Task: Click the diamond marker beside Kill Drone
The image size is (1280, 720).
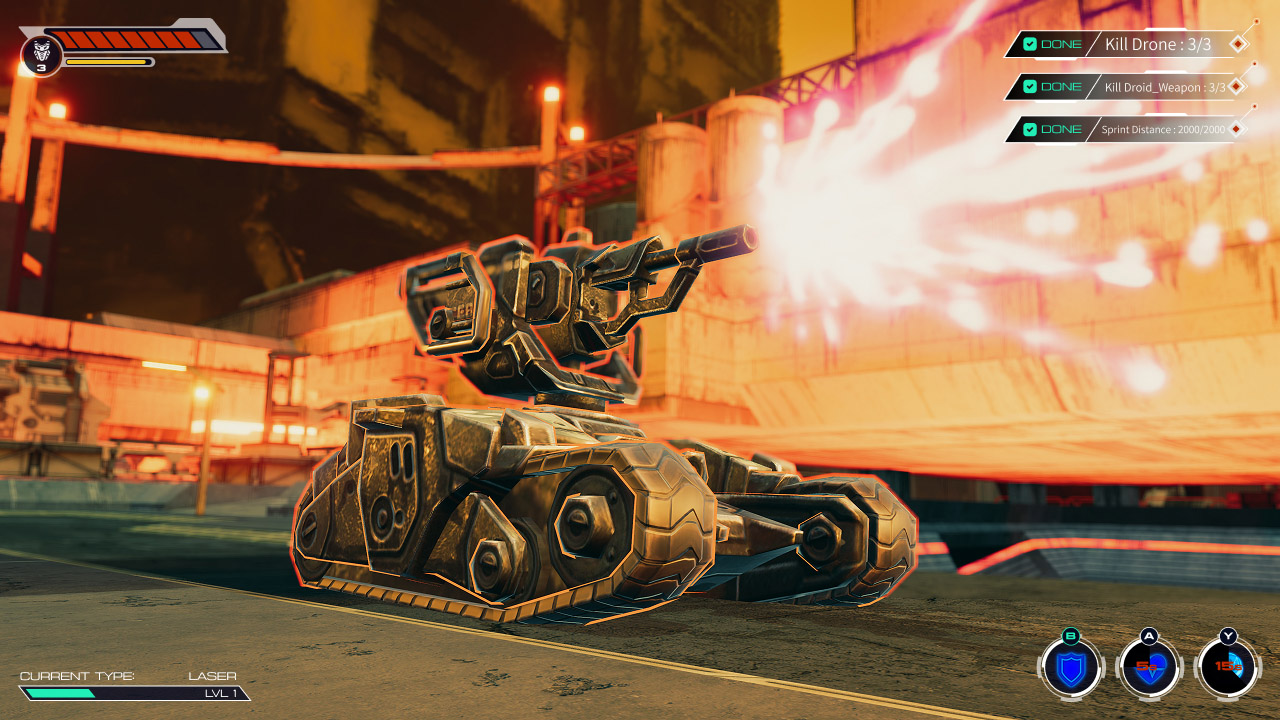Action: [x=1237, y=44]
